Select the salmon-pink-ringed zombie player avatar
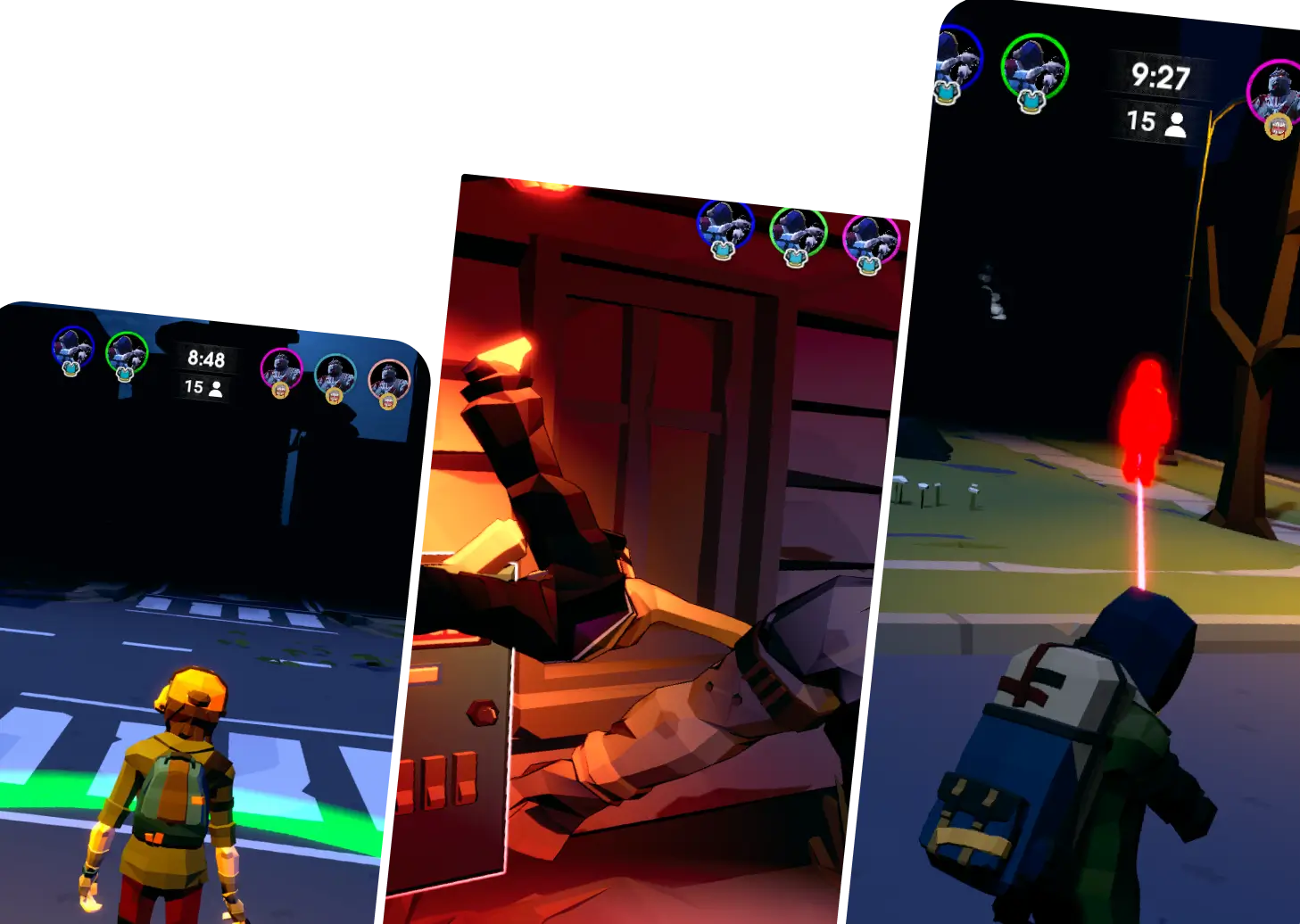Viewport: 1300px width, 924px height. (389, 380)
